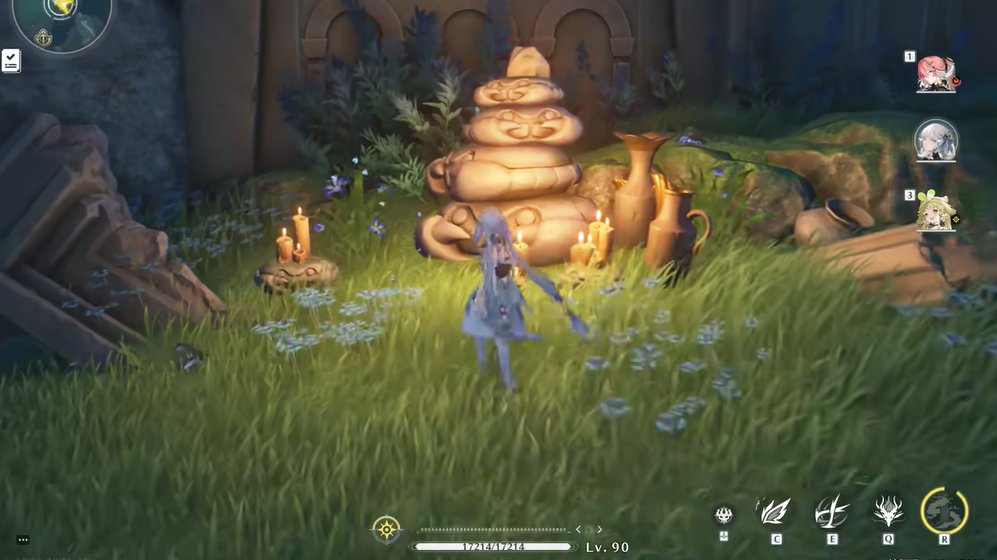Switch to the pink-haired party member
Image resolution: width=997 pixels, height=560 pixels.
click(937, 75)
